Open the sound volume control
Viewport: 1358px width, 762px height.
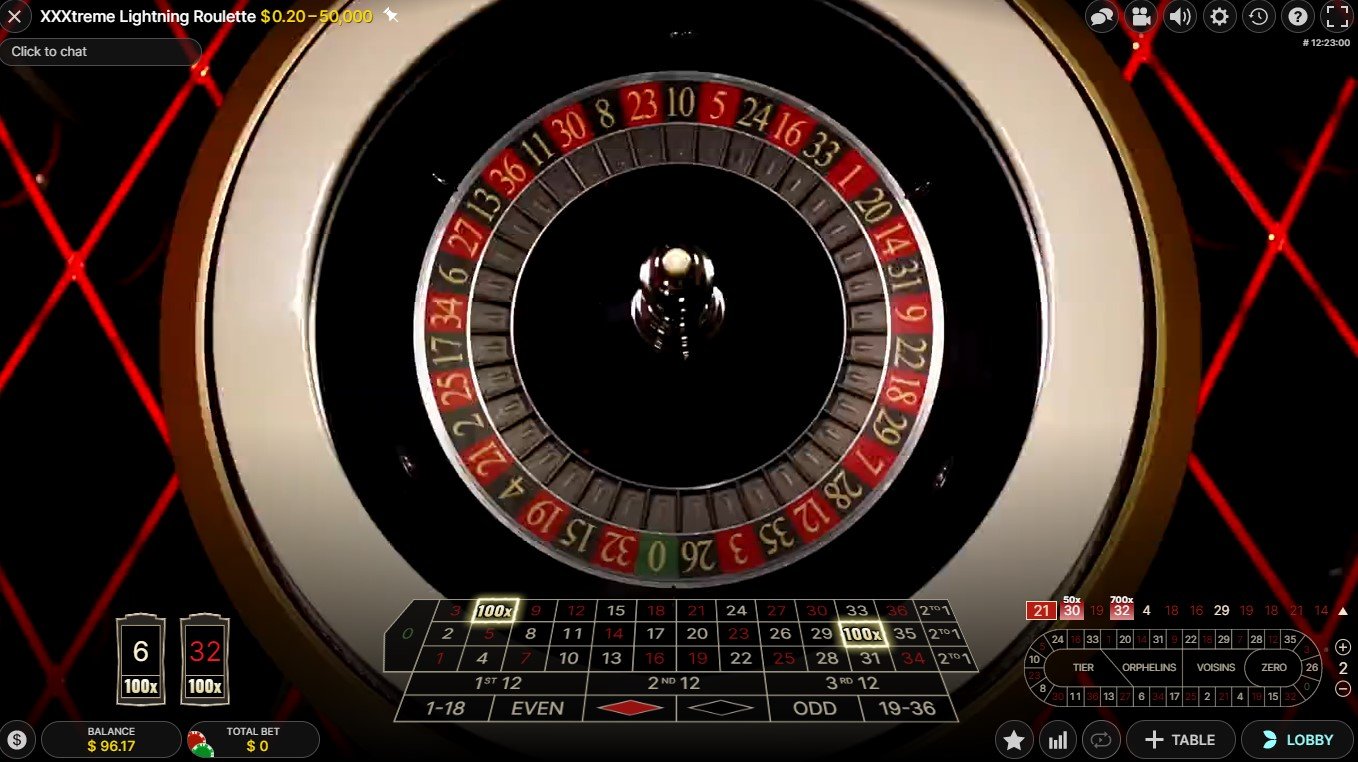pyautogui.click(x=1180, y=16)
